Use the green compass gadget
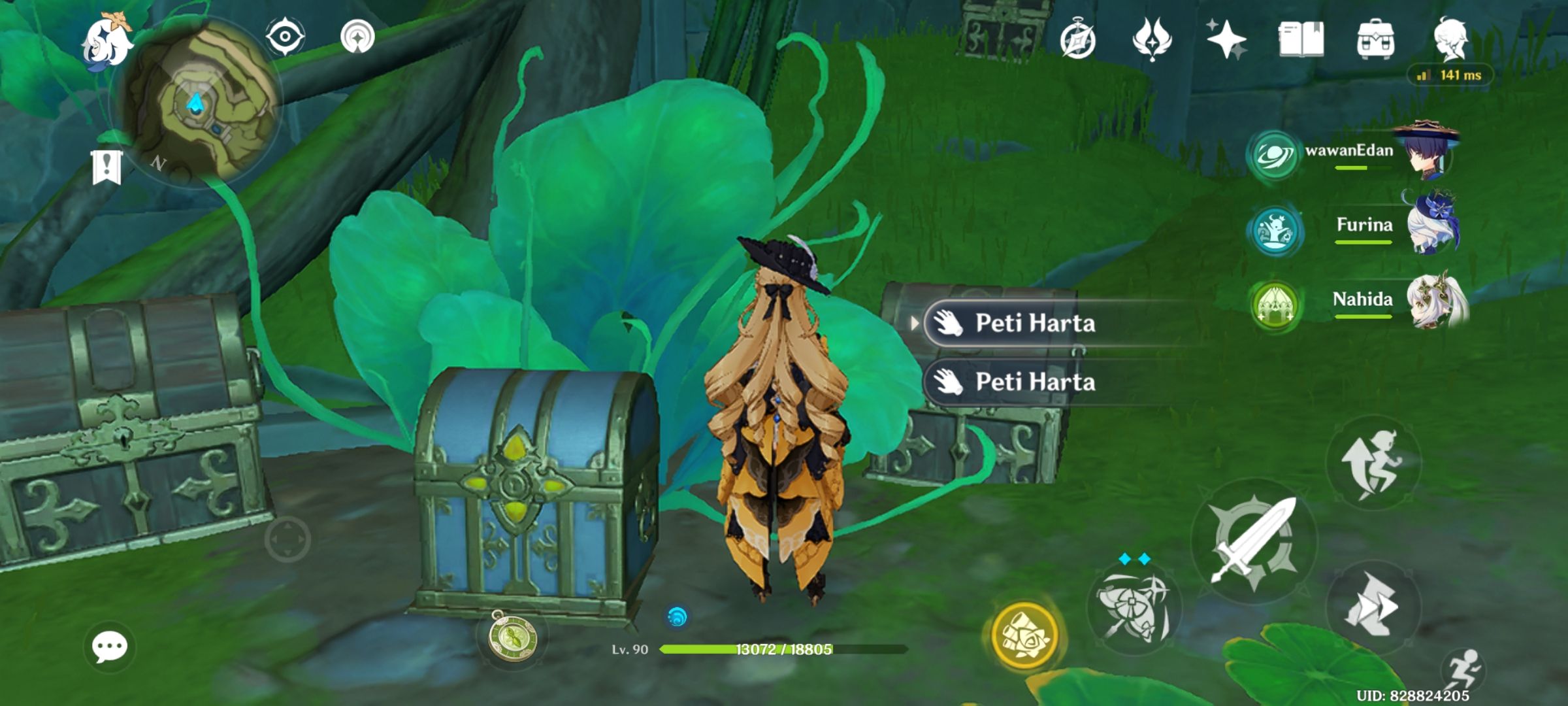1568x706 pixels. point(514,637)
